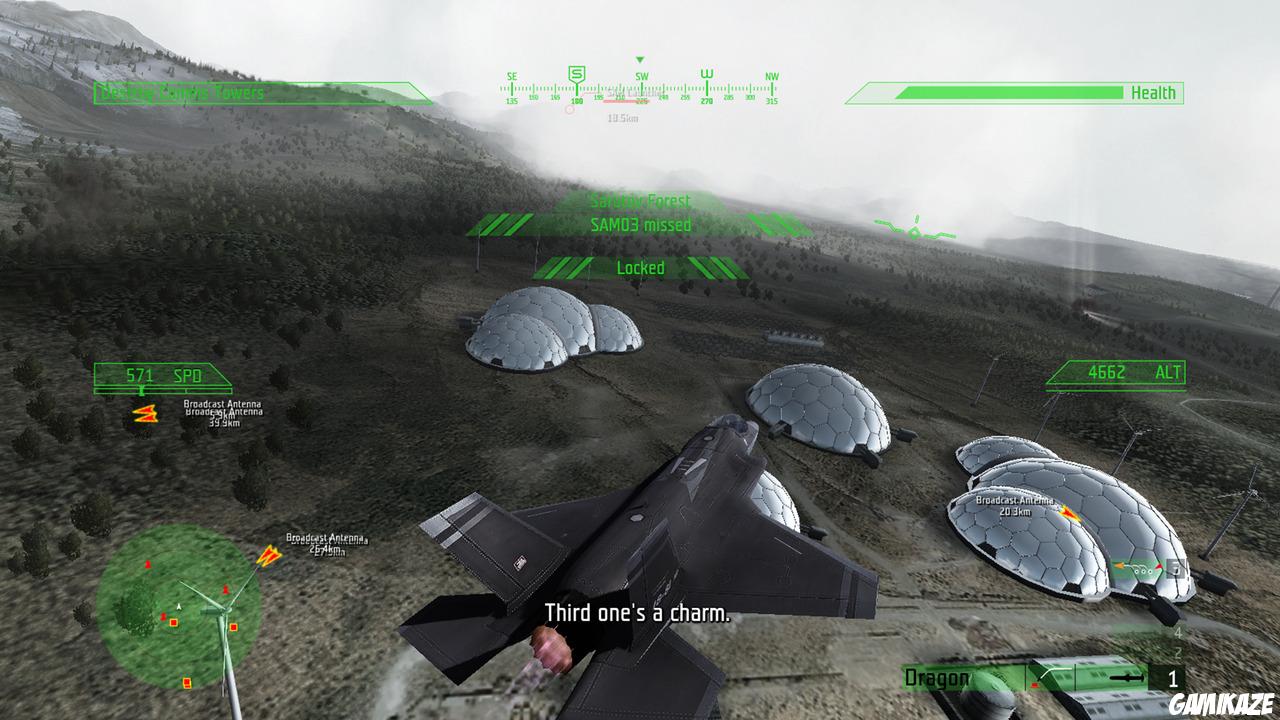Click the subtitle reading Third one's a charm
Viewport: 1280px width, 720px height.
pyautogui.click(x=637, y=611)
